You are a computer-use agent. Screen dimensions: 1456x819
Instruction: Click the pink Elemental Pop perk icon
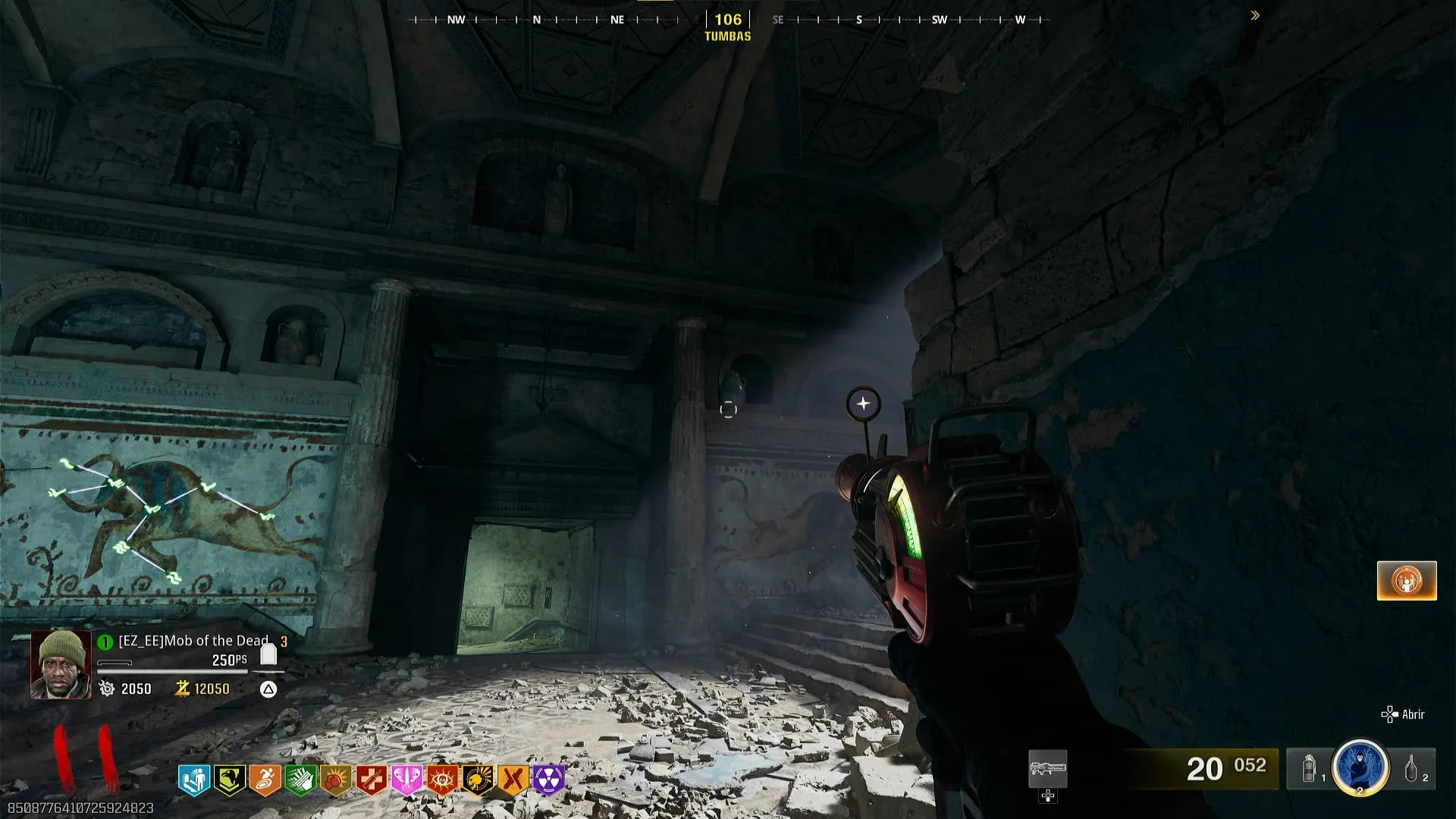pyautogui.click(x=406, y=780)
